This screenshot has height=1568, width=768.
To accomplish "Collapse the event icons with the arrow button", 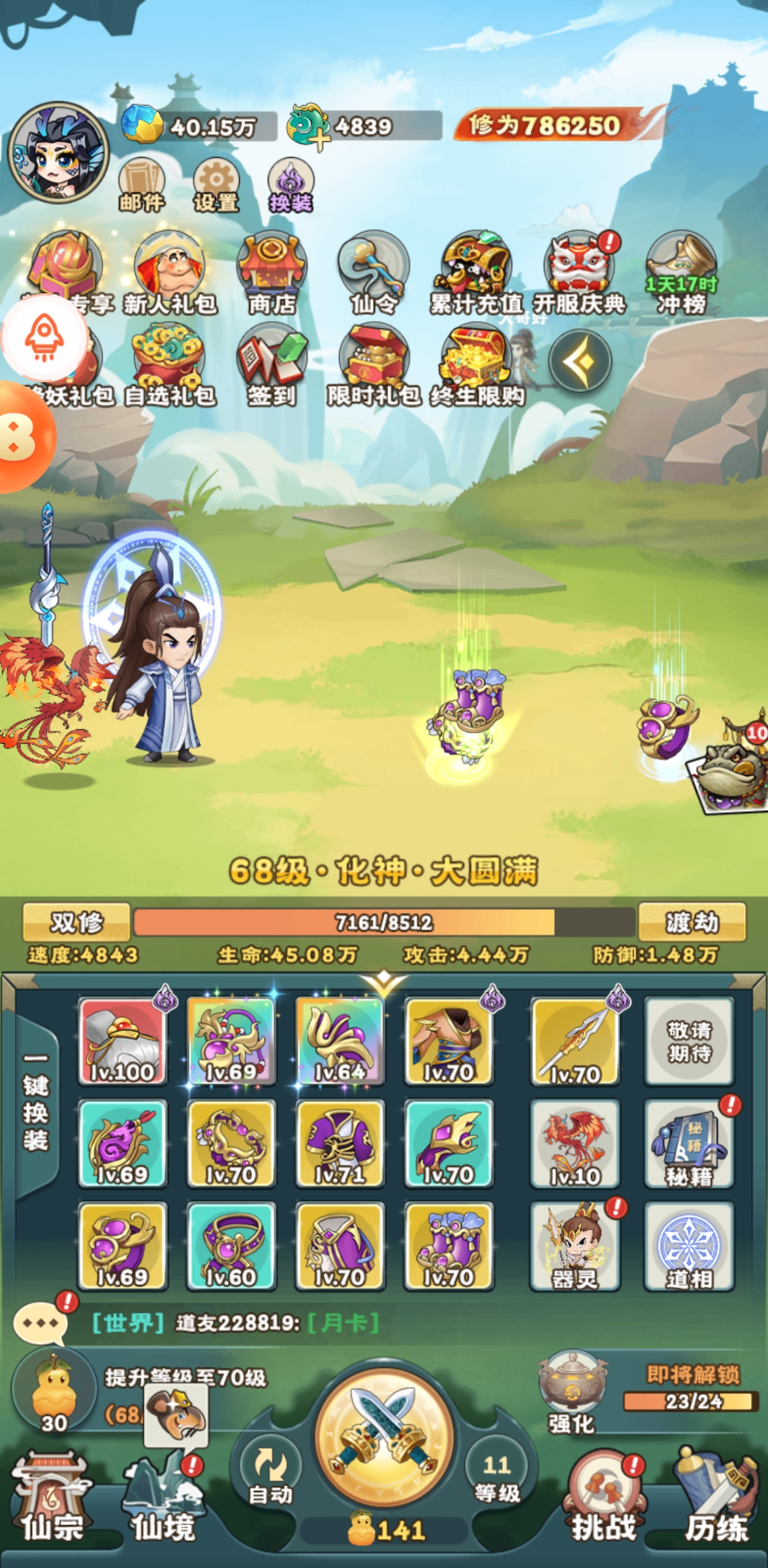I will (x=580, y=361).
